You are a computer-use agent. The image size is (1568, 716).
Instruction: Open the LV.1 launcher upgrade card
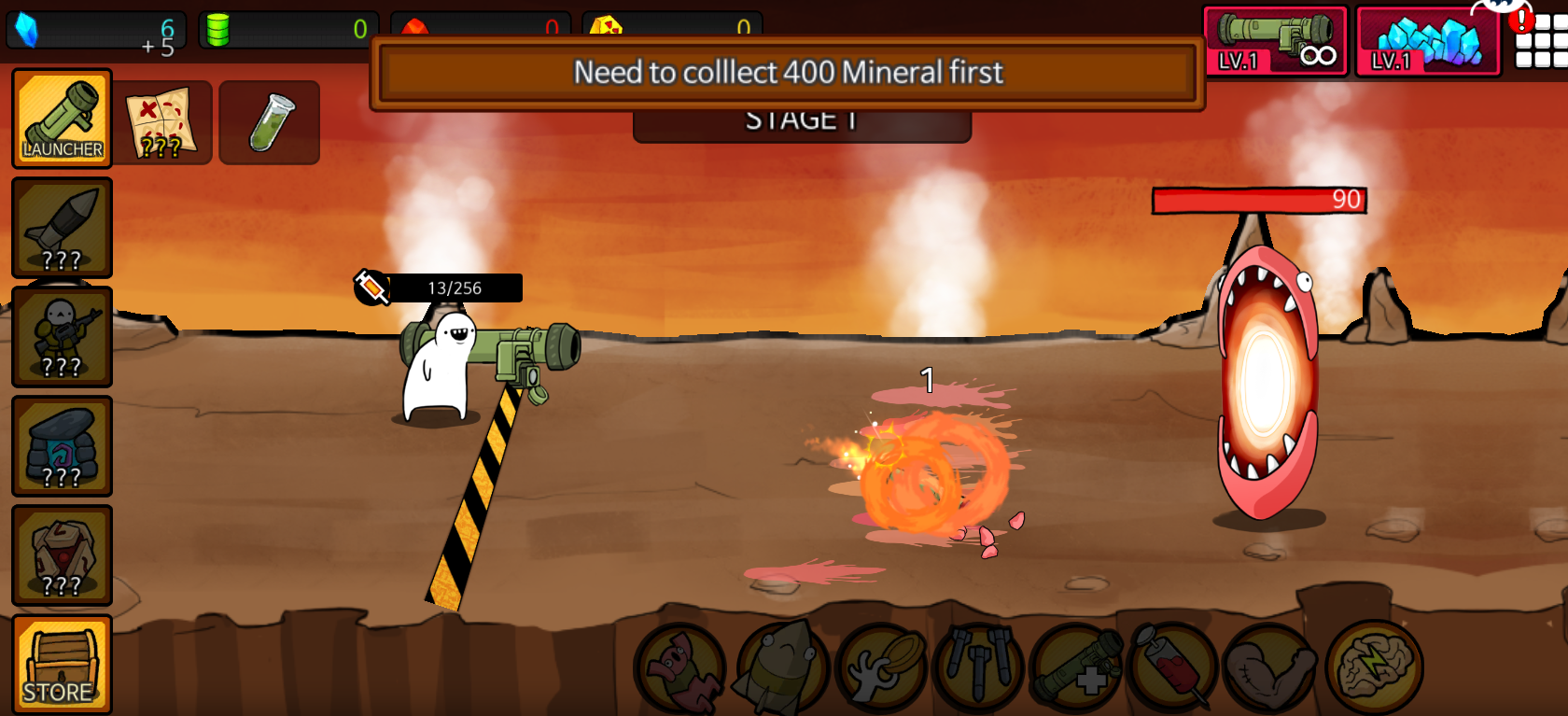click(x=1275, y=39)
